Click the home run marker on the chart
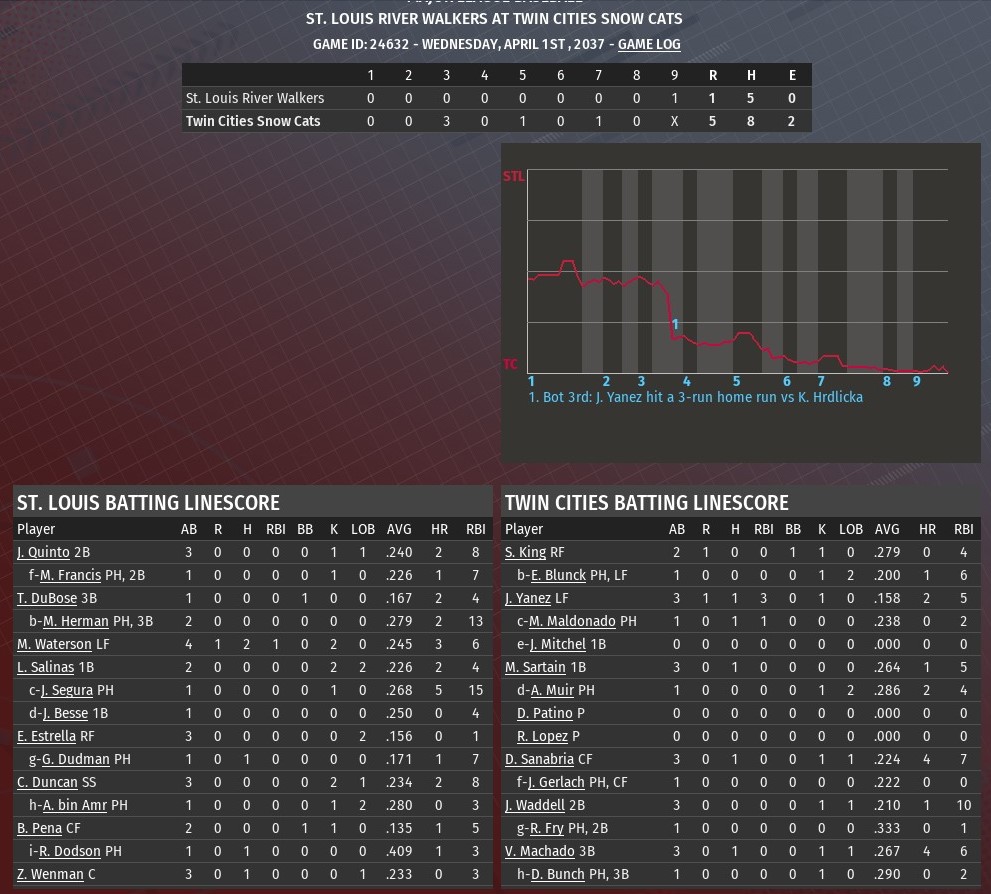 676,324
